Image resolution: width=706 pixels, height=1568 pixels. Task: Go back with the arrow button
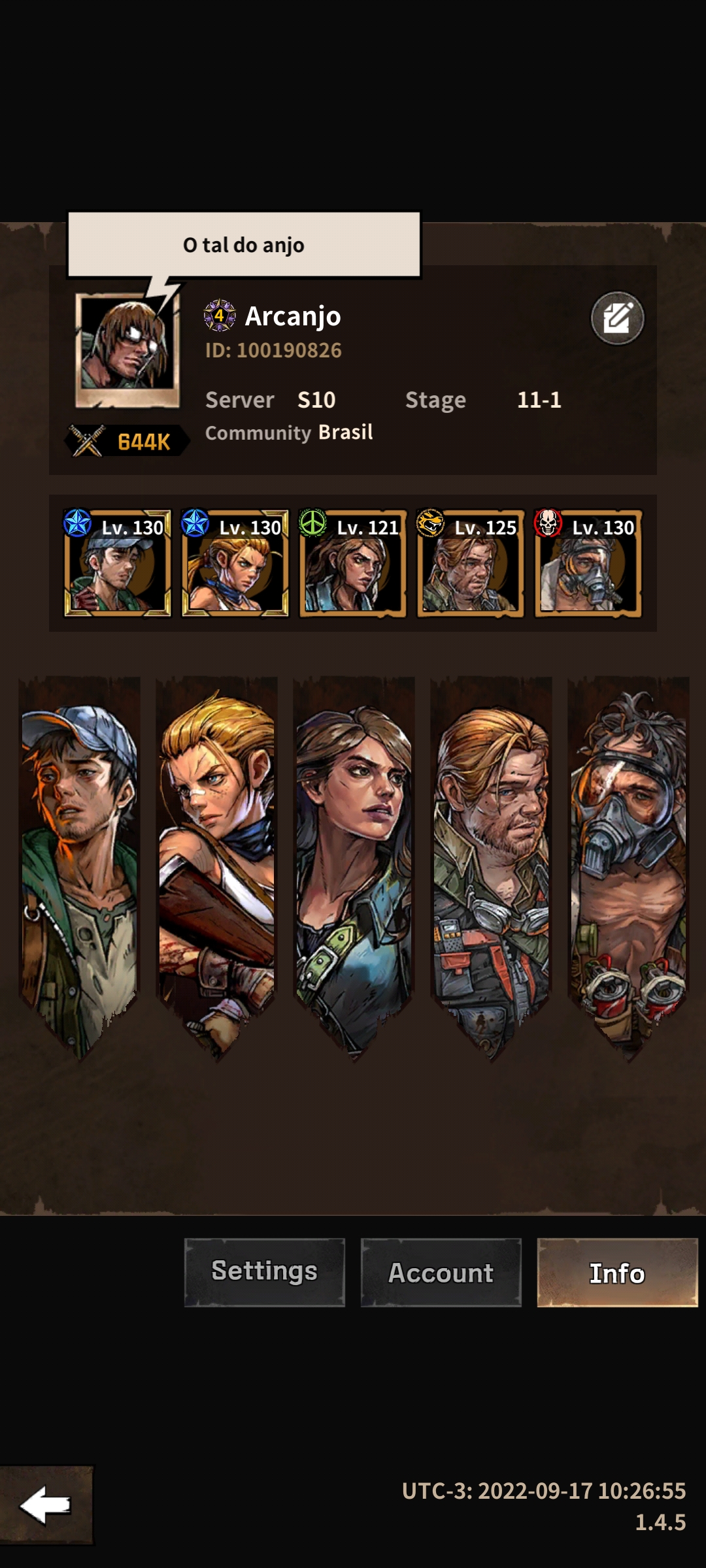point(46,1505)
